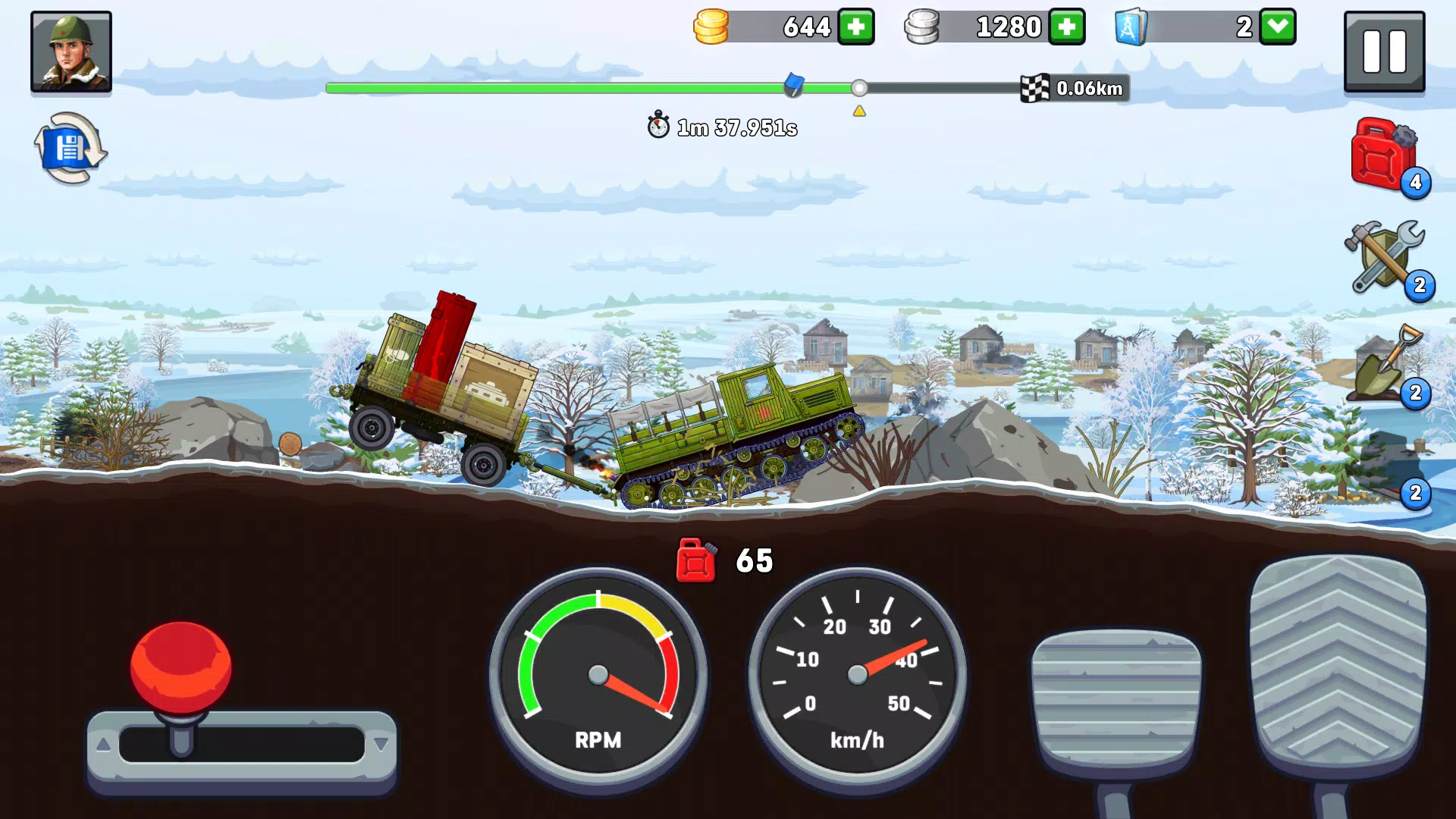1456x819 pixels.
Task: Grab the red joystick handle
Action: tap(181, 666)
